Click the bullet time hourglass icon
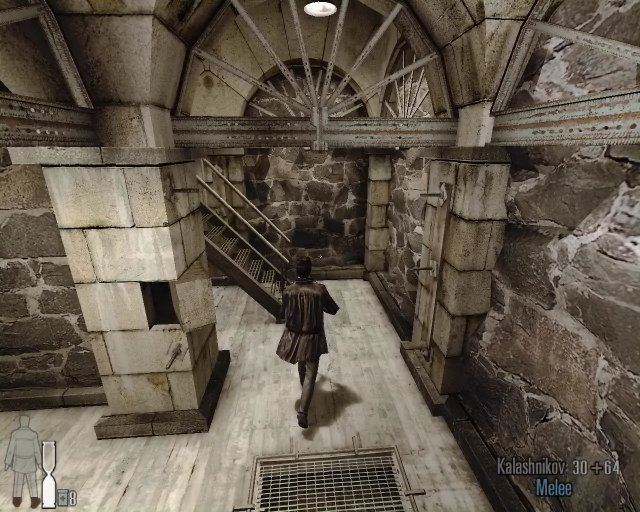 pyautogui.click(x=48, y=475)
